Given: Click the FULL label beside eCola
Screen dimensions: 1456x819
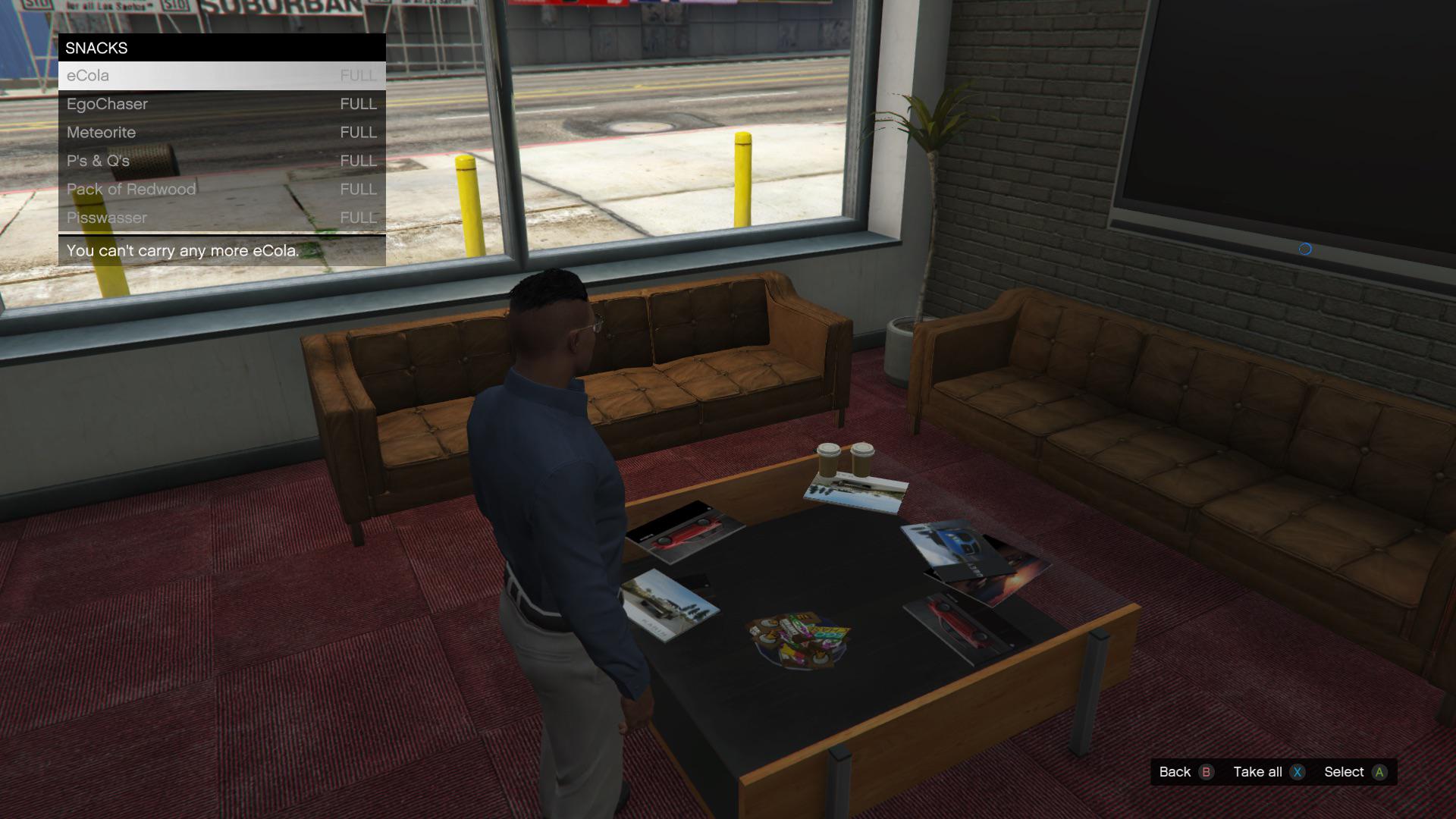Looking at the screenshot, I should click(357, 75).
